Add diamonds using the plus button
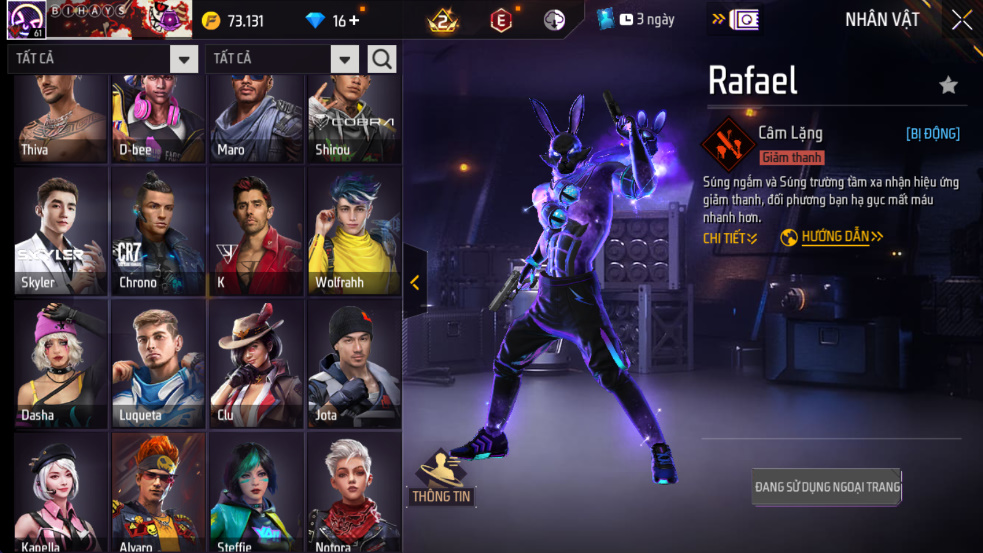983x553 pixels. (x=354, y=21)
